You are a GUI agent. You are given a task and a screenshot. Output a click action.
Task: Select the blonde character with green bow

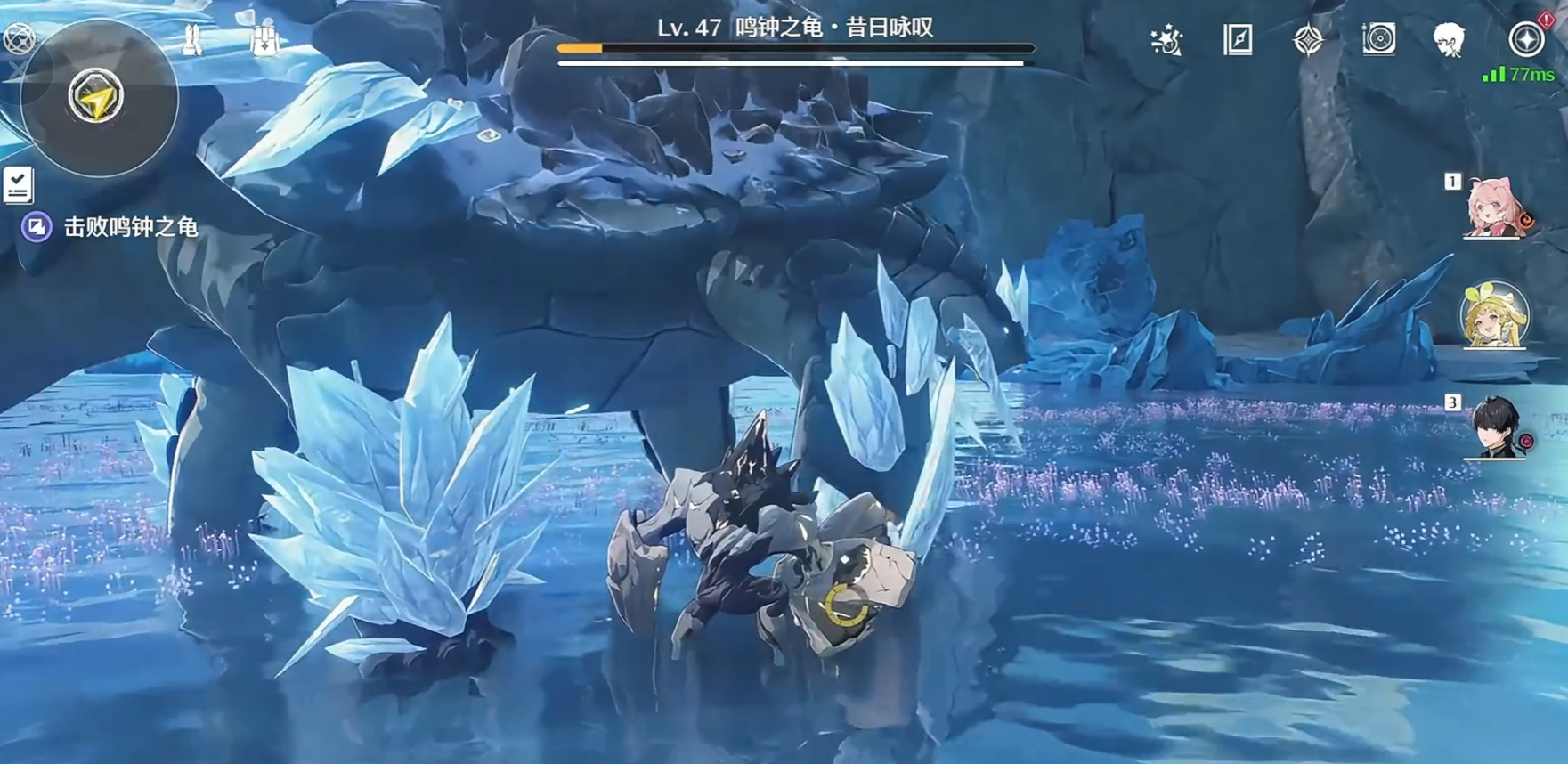click(1494, 315)
